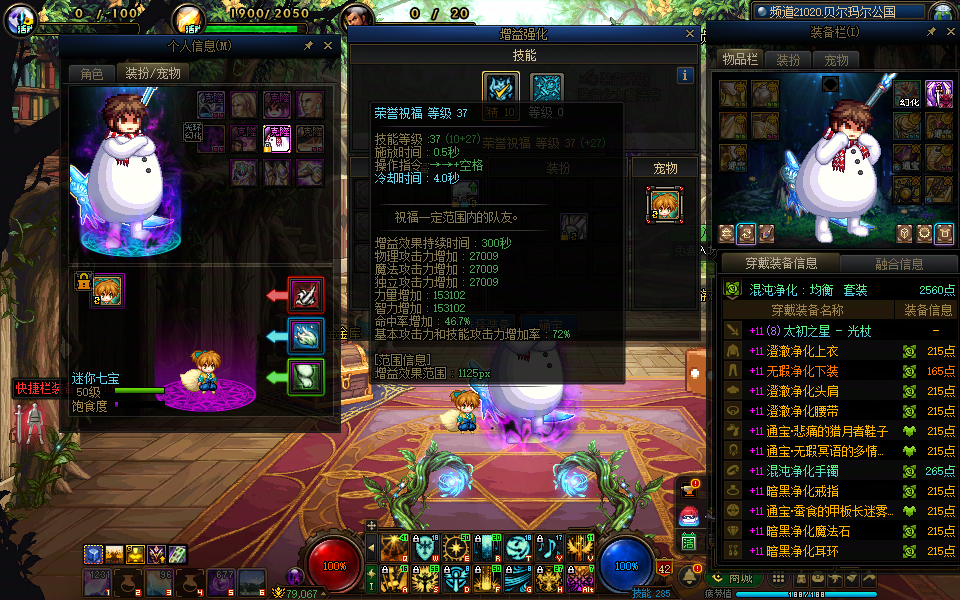The image size is (960, 600).
Task: Click the blue pet skill icon
Action: click(x=306, y=336)
